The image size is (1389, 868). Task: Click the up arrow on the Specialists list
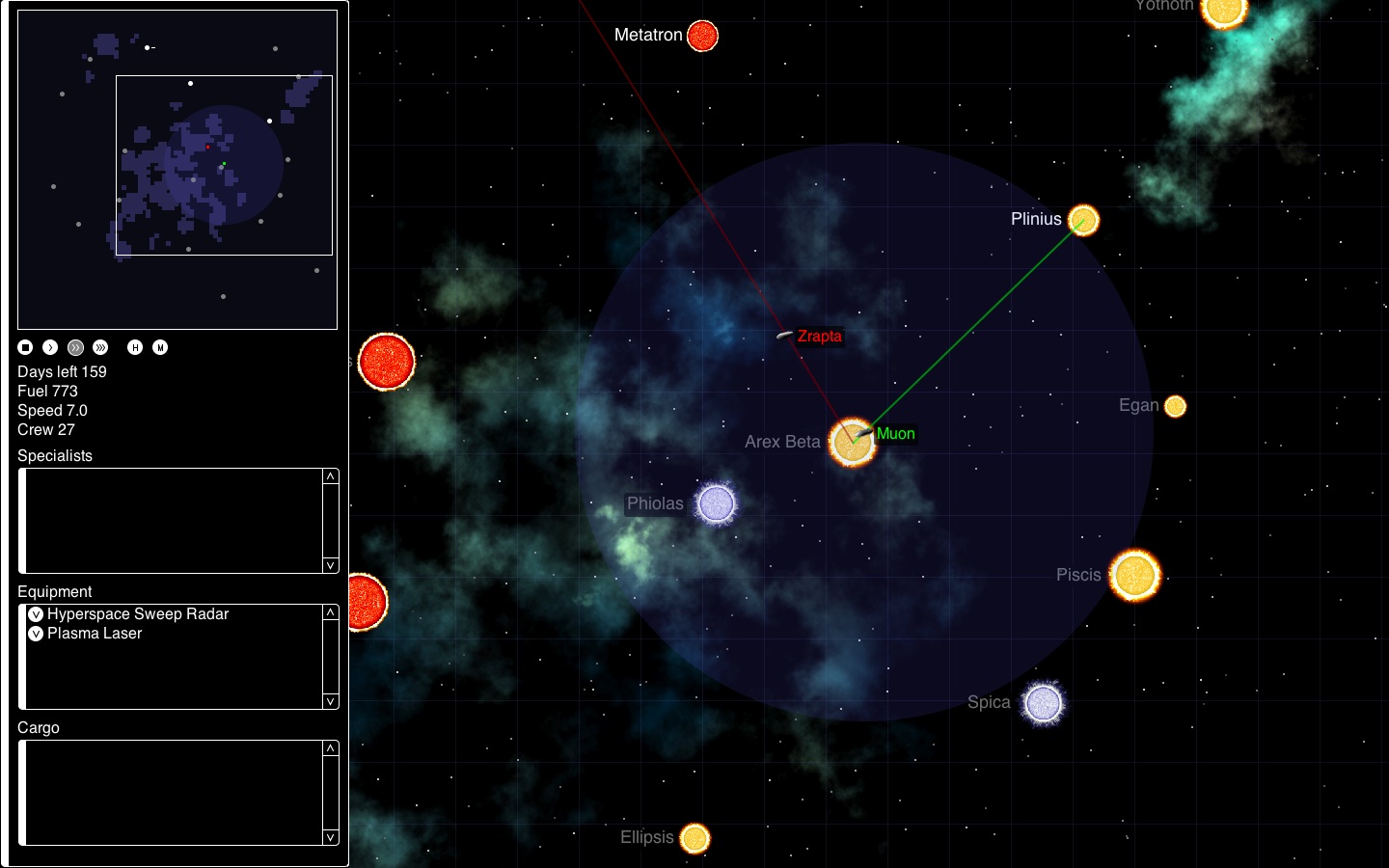[x=329, y=475]
